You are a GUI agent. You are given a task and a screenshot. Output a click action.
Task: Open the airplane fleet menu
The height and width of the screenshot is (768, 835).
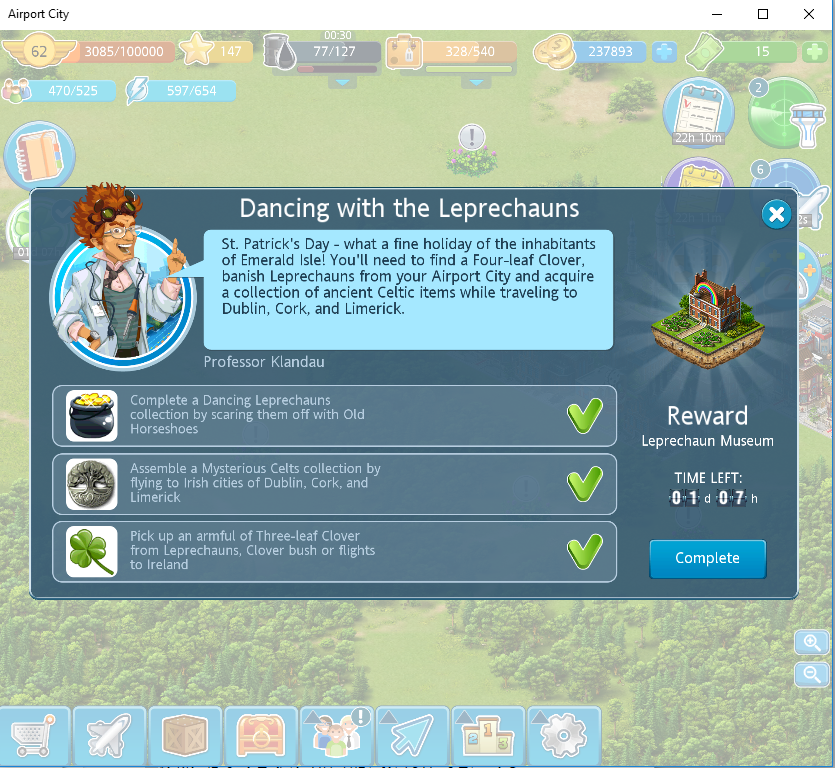pos(110,737)
